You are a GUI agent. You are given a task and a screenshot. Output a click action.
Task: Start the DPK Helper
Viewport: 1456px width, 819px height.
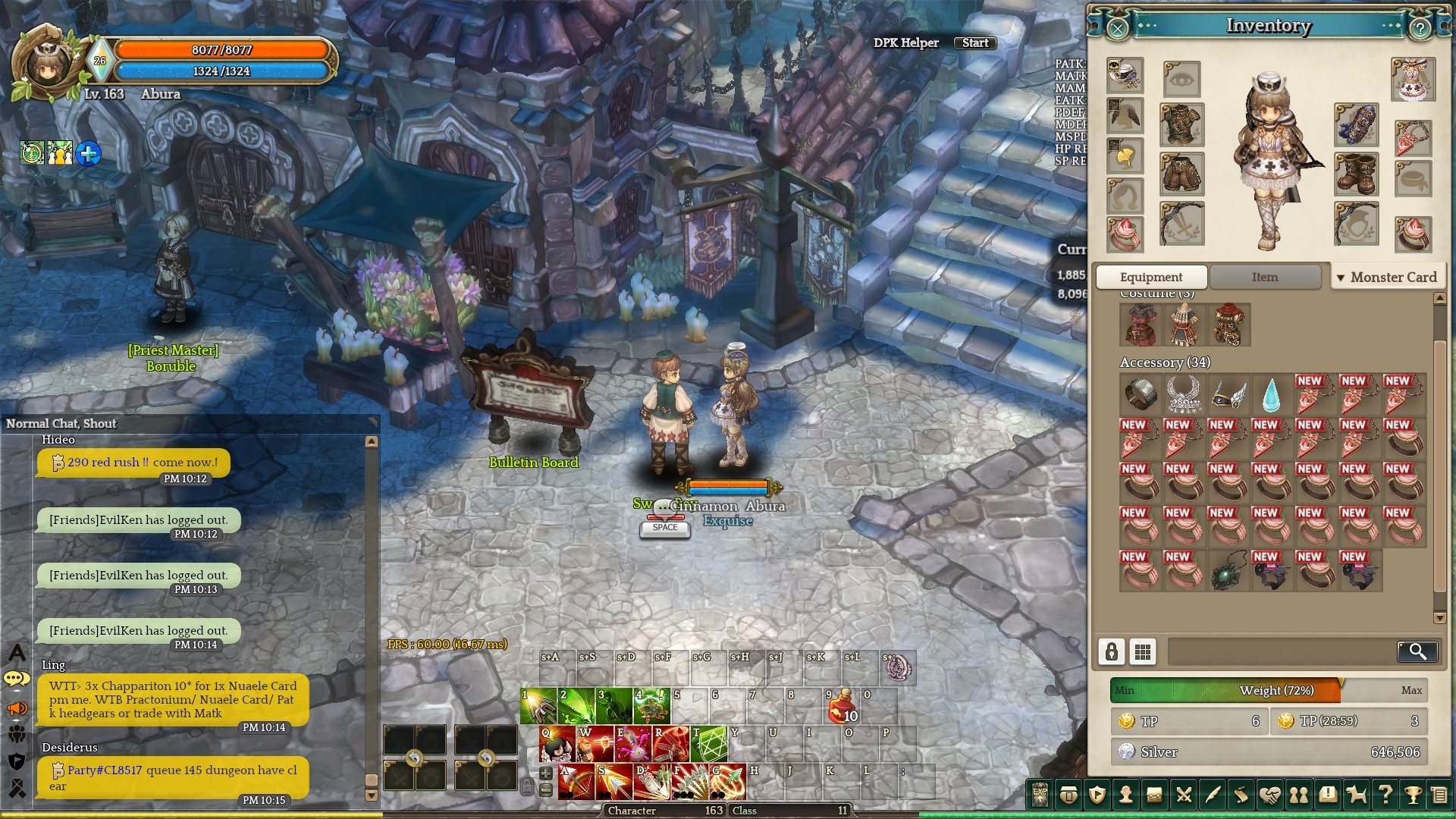(x=974, y=43)
